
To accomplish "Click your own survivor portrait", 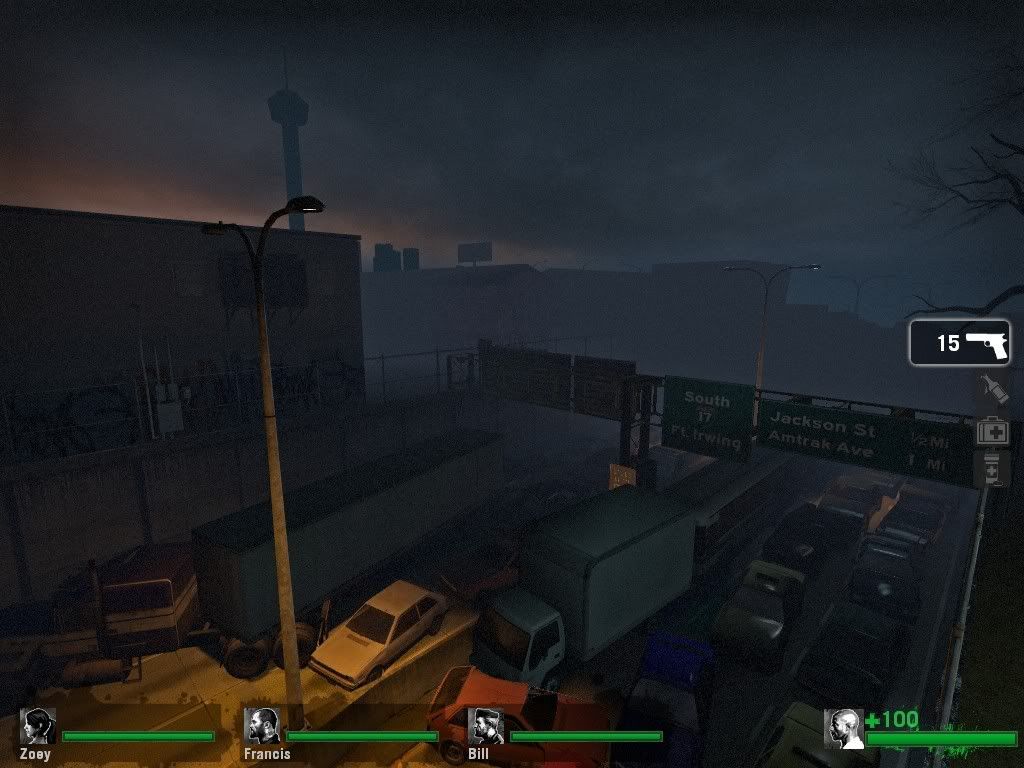I will click(844, 729).
